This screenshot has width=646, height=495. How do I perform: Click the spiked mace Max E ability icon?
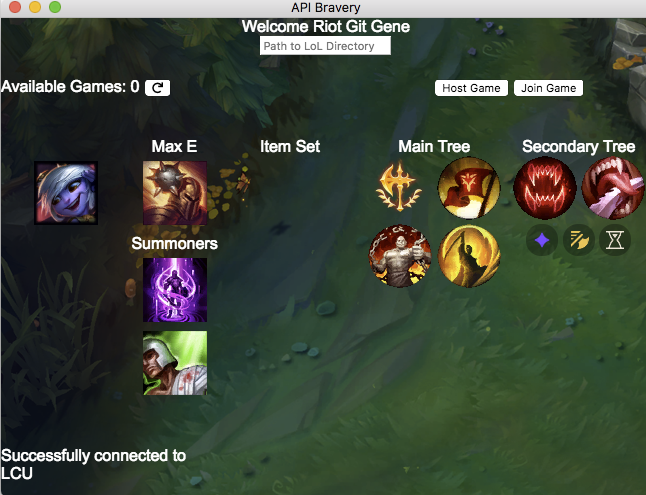point(174,193)
